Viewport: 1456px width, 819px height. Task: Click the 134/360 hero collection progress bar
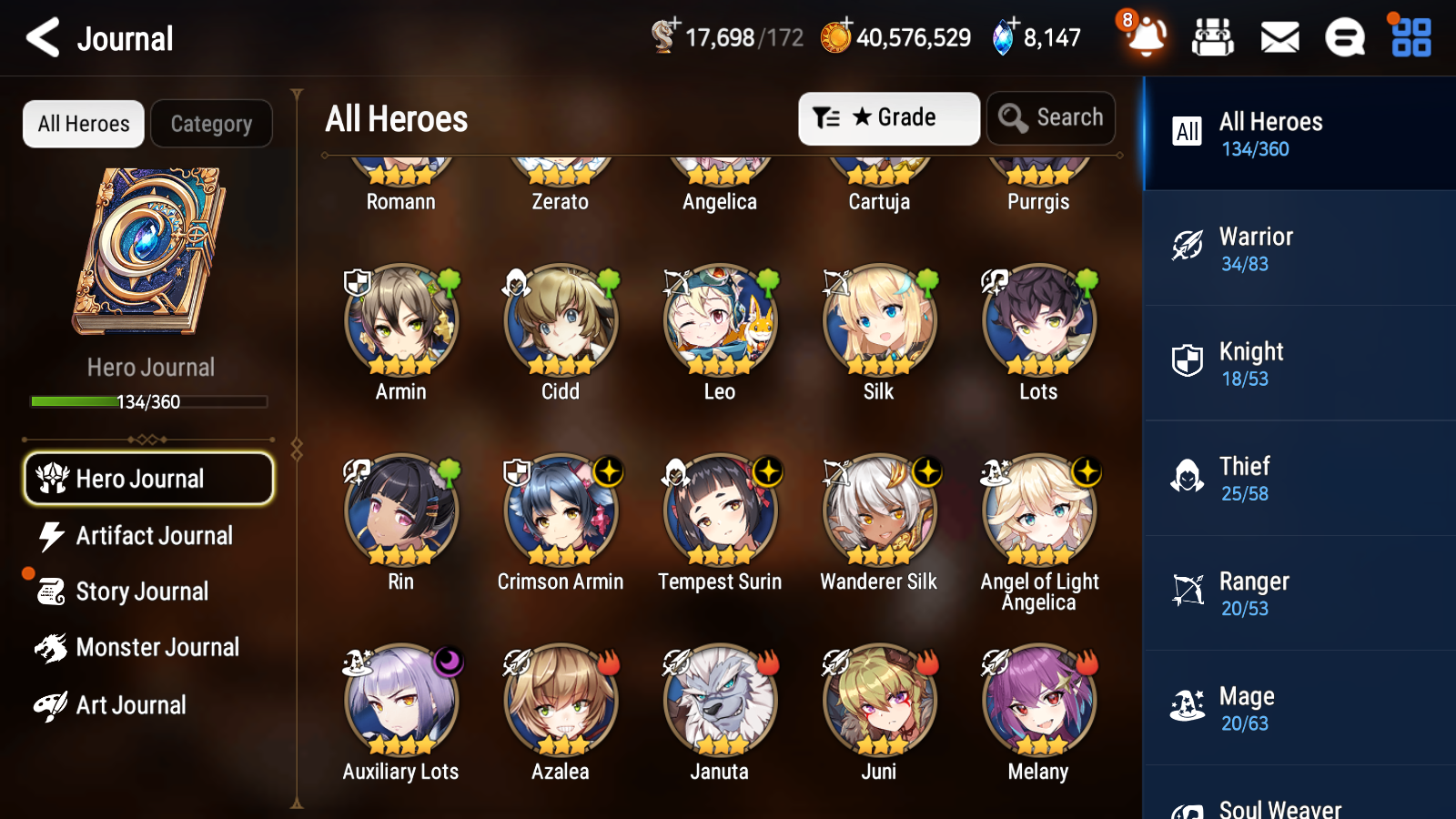[149, 401]
